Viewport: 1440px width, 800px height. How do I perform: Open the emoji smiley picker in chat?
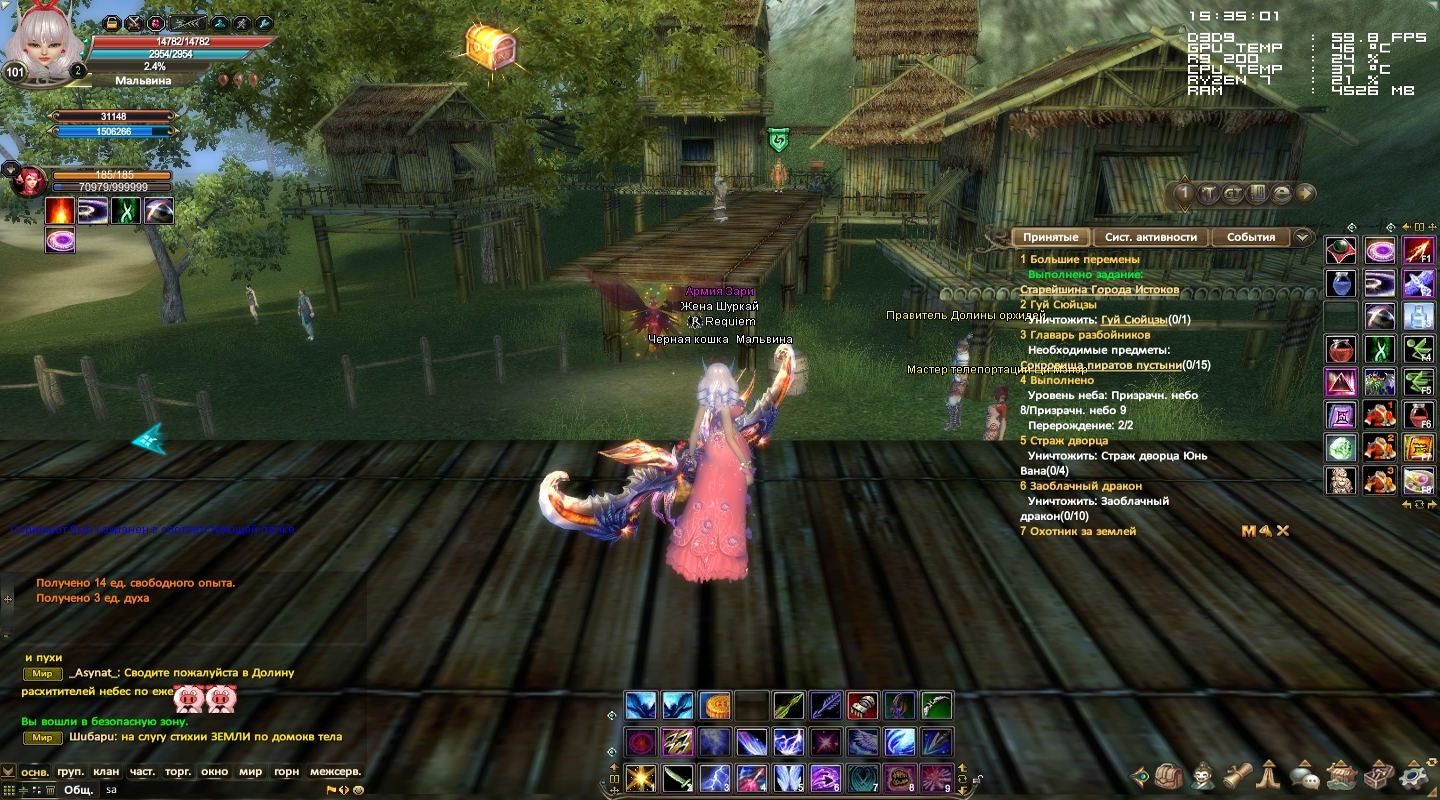point(358,789)
